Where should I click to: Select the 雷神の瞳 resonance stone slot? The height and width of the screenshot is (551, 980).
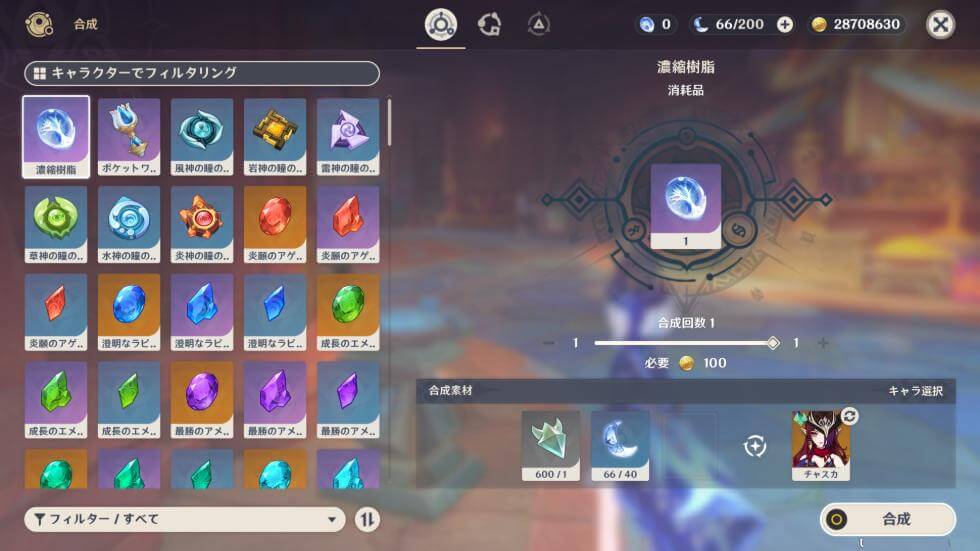pyautogui.click(x=348, y=137)
